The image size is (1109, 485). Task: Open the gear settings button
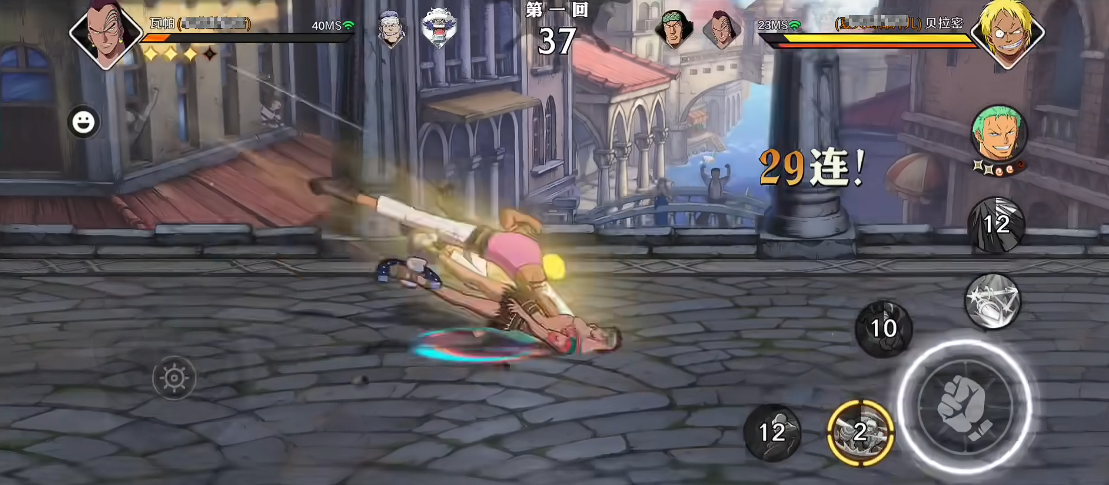[x=175, y=378]
